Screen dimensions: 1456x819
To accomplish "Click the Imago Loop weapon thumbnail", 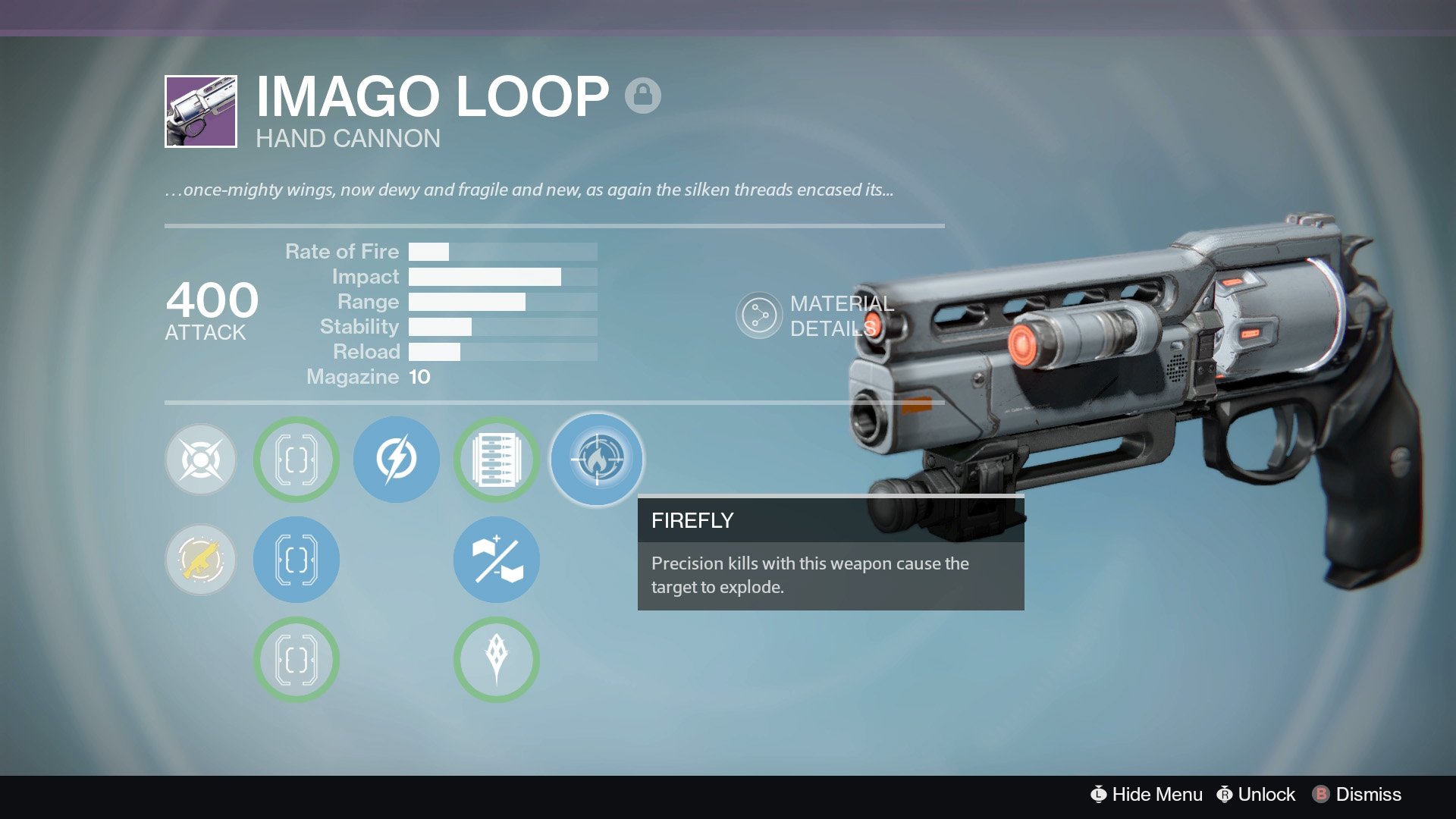I will [201, 111].
